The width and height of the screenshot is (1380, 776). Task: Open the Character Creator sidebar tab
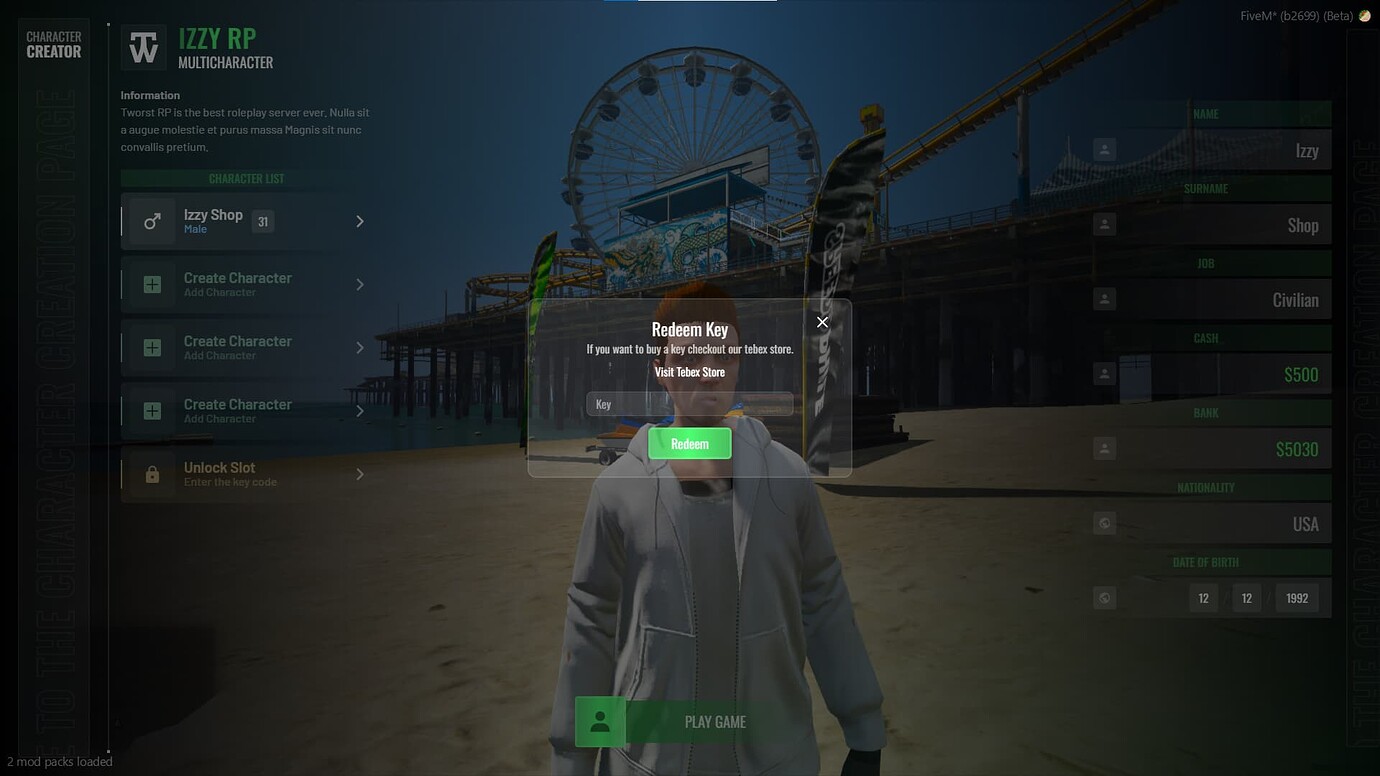pyautogui.click(x=53, y=42)
